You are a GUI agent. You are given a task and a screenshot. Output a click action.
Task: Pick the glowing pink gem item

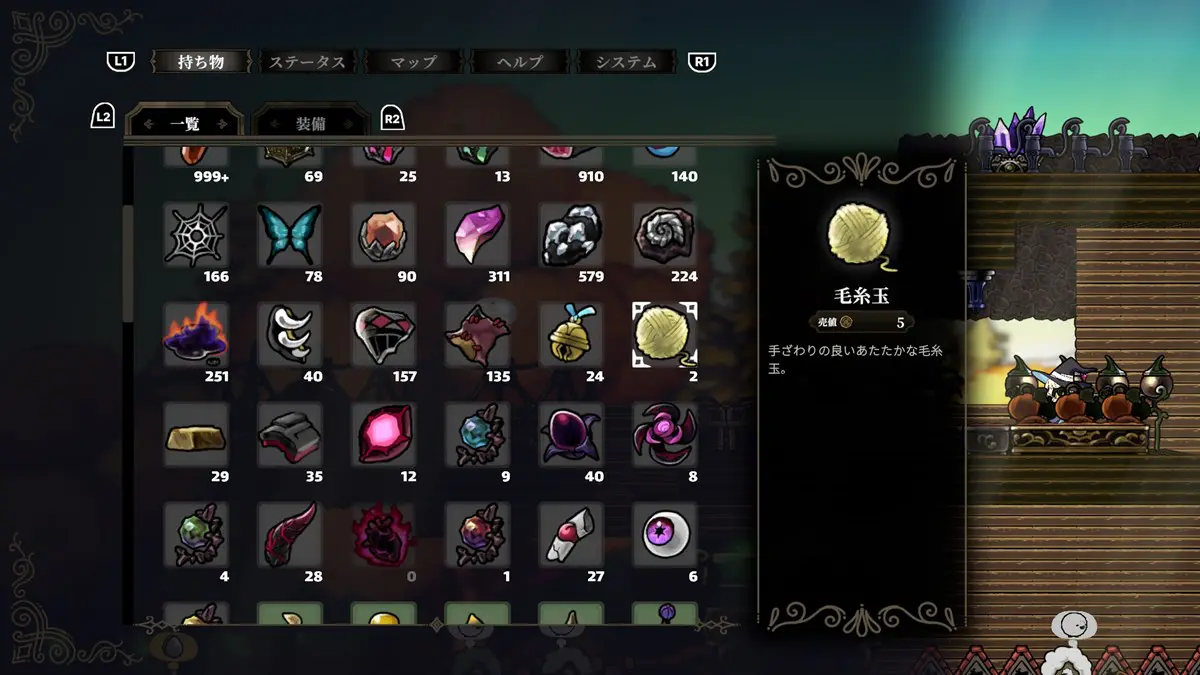coord(384,434)
